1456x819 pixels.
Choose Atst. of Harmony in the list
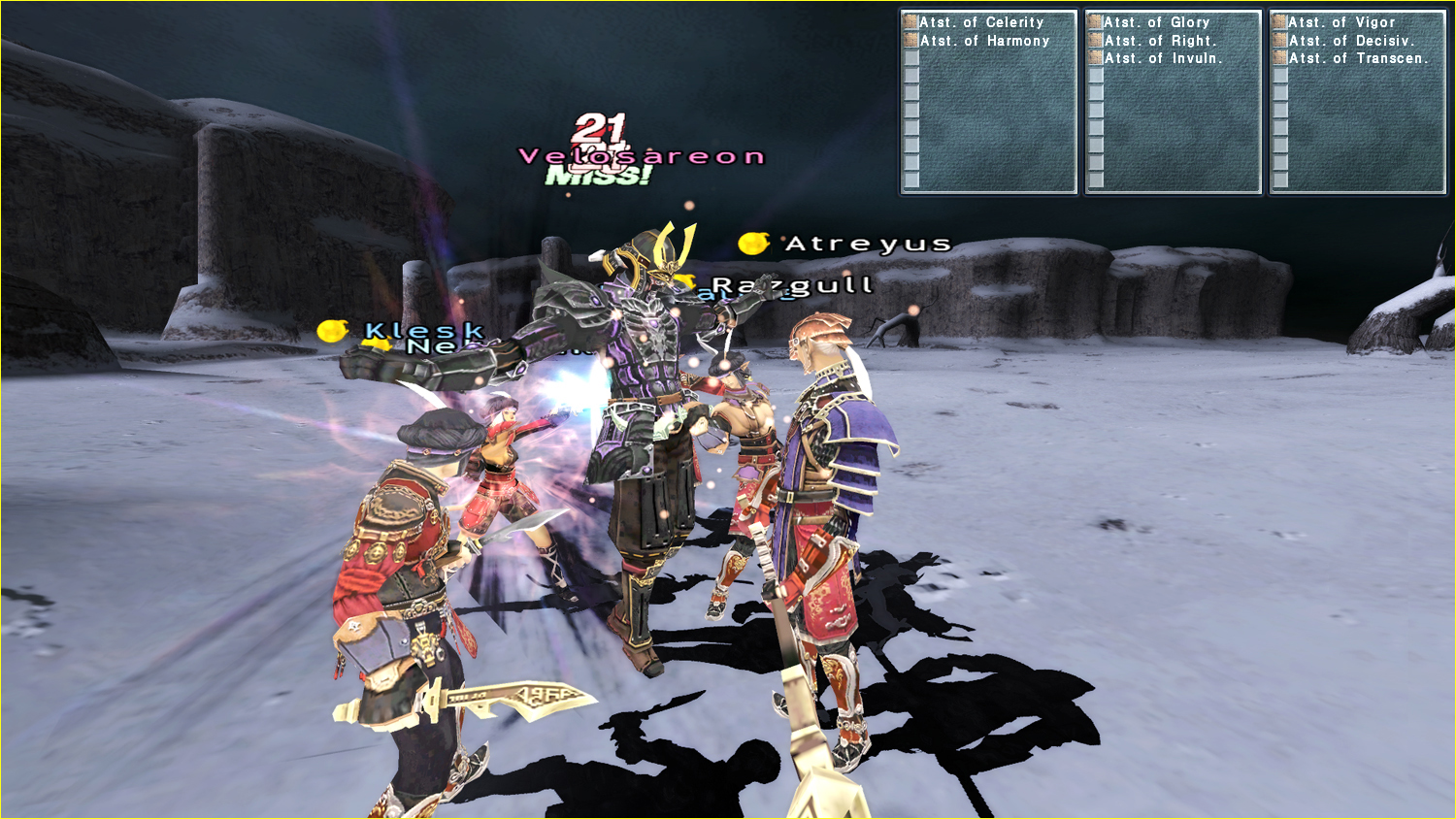pos(984,41)
